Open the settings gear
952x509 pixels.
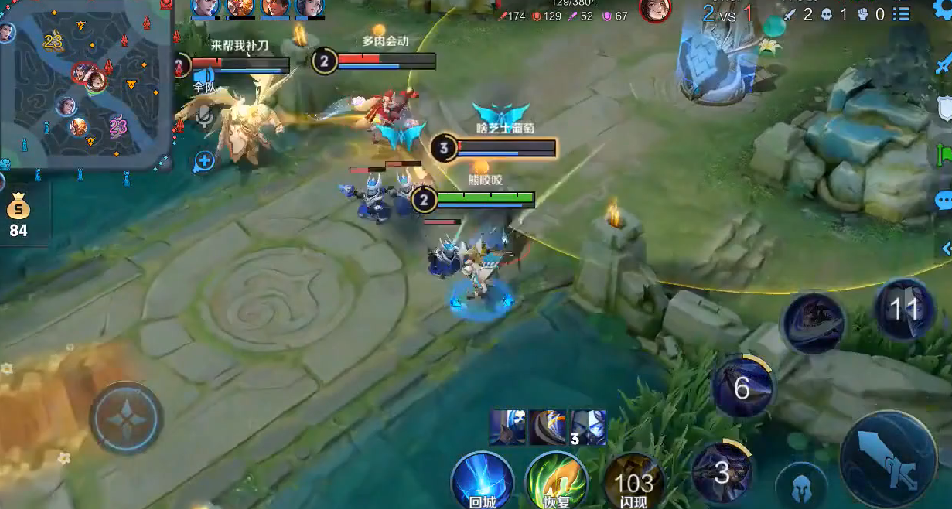pyautogui.click(x=941, y=8)
